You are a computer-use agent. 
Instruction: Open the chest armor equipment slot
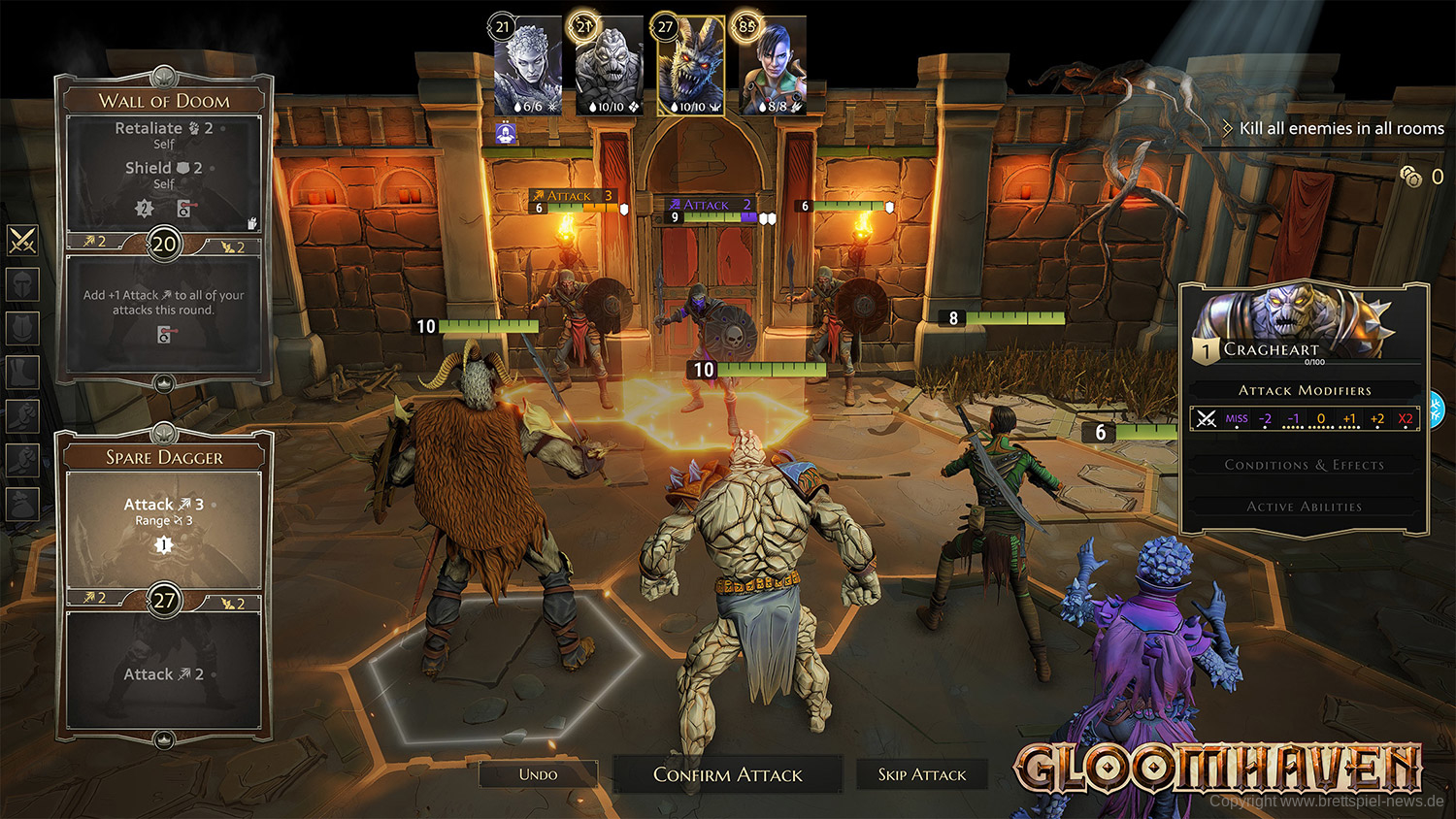22,328
